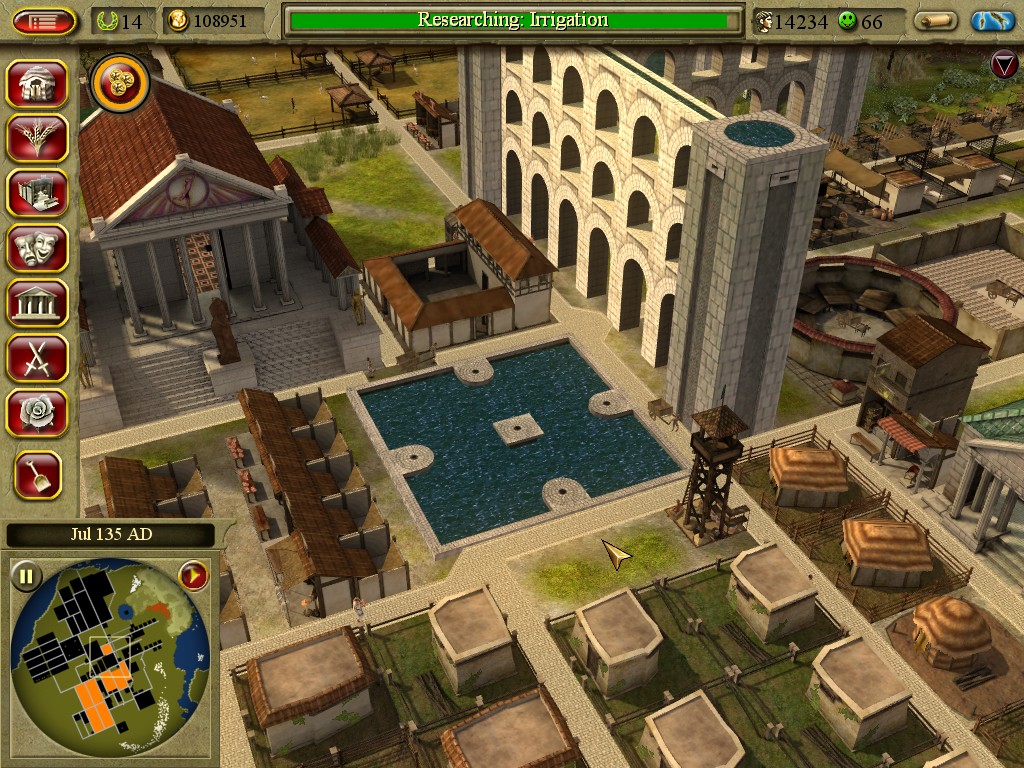Open the rose decoration category
This screenshot has width=1024, height=768.
coord(38,413)
